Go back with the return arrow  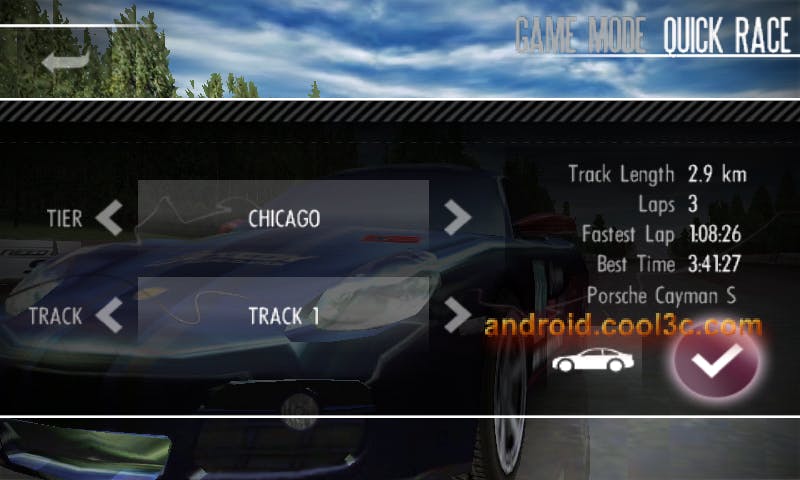(x=65, y=64)
